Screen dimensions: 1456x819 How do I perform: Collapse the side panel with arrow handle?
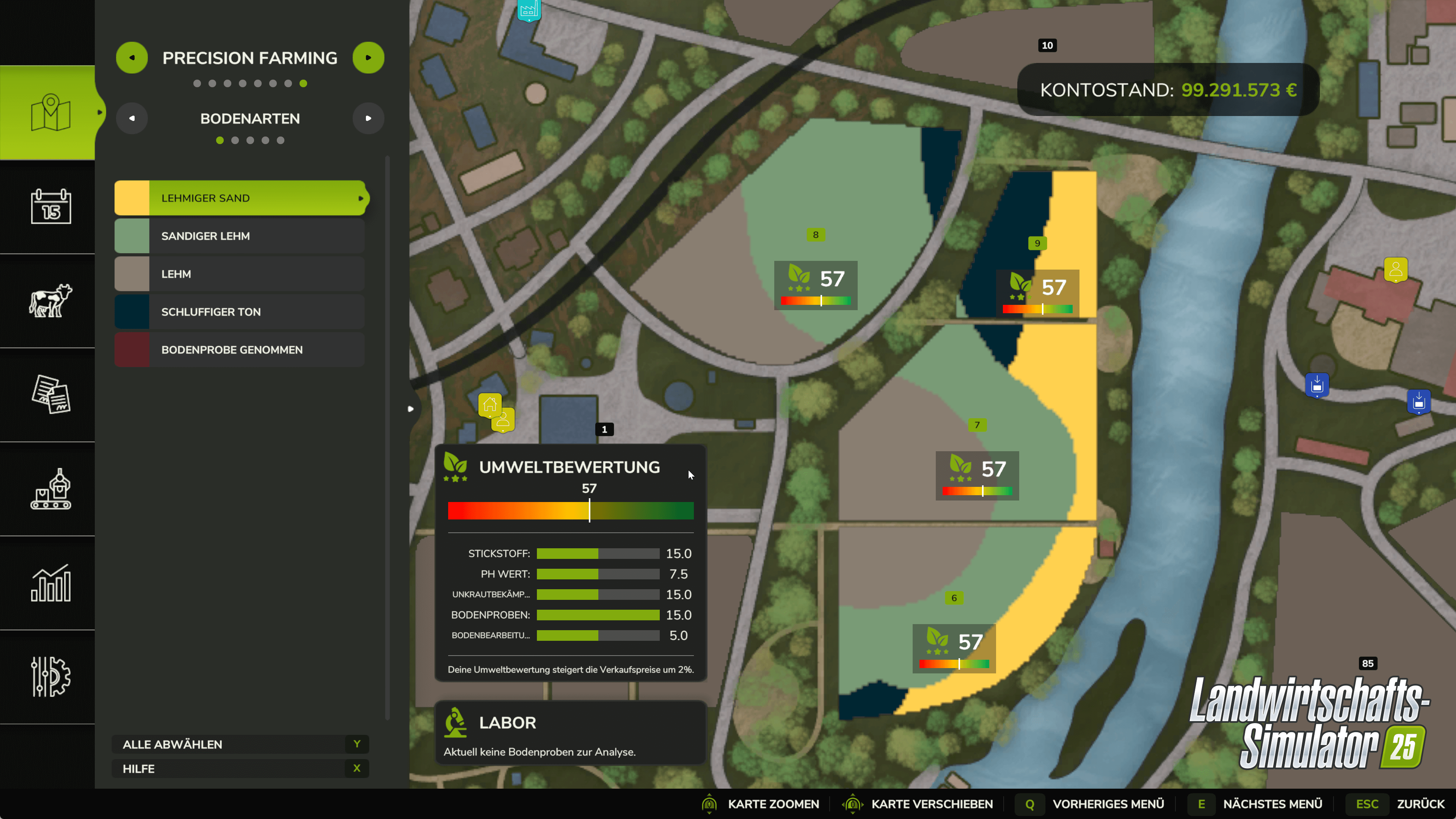[x=411, y=409]
